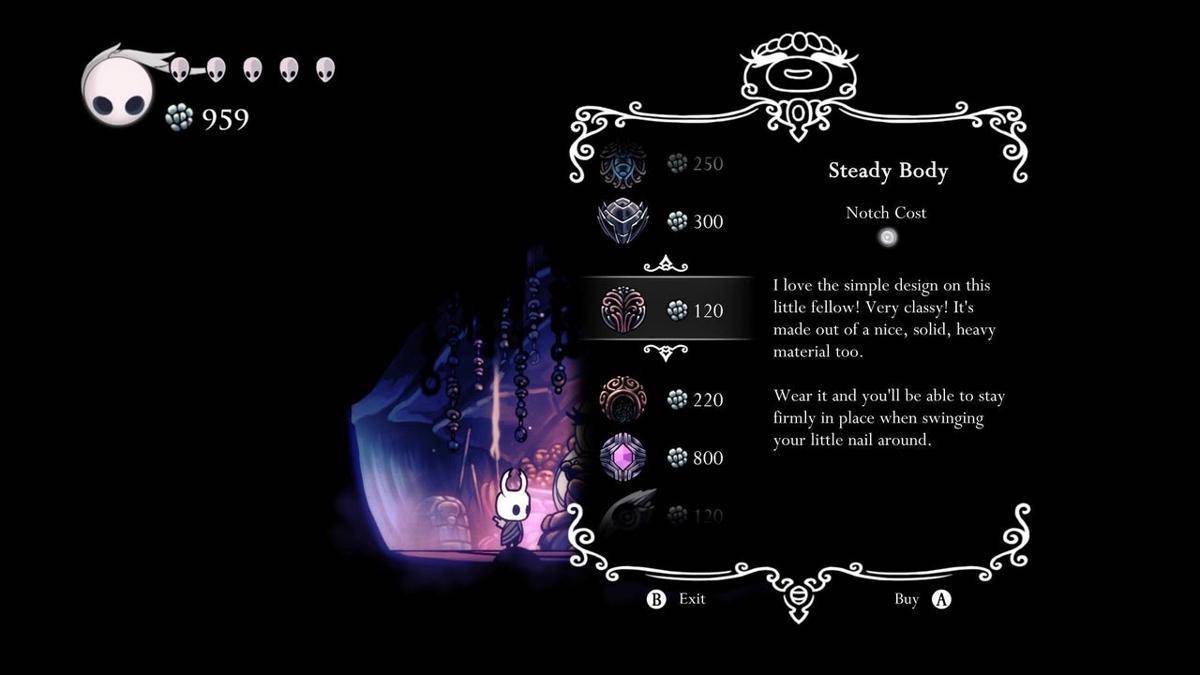Click the highlighted Steady Body charm row
The width and height of the screenshot is (1200, 675).
tap(665, 309)
